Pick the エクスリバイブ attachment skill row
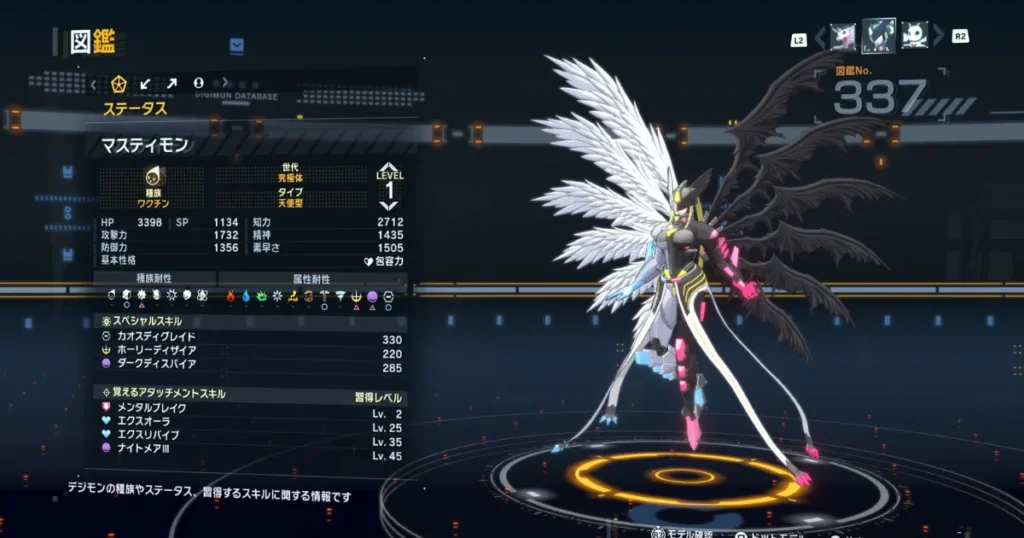 (250, 441)
